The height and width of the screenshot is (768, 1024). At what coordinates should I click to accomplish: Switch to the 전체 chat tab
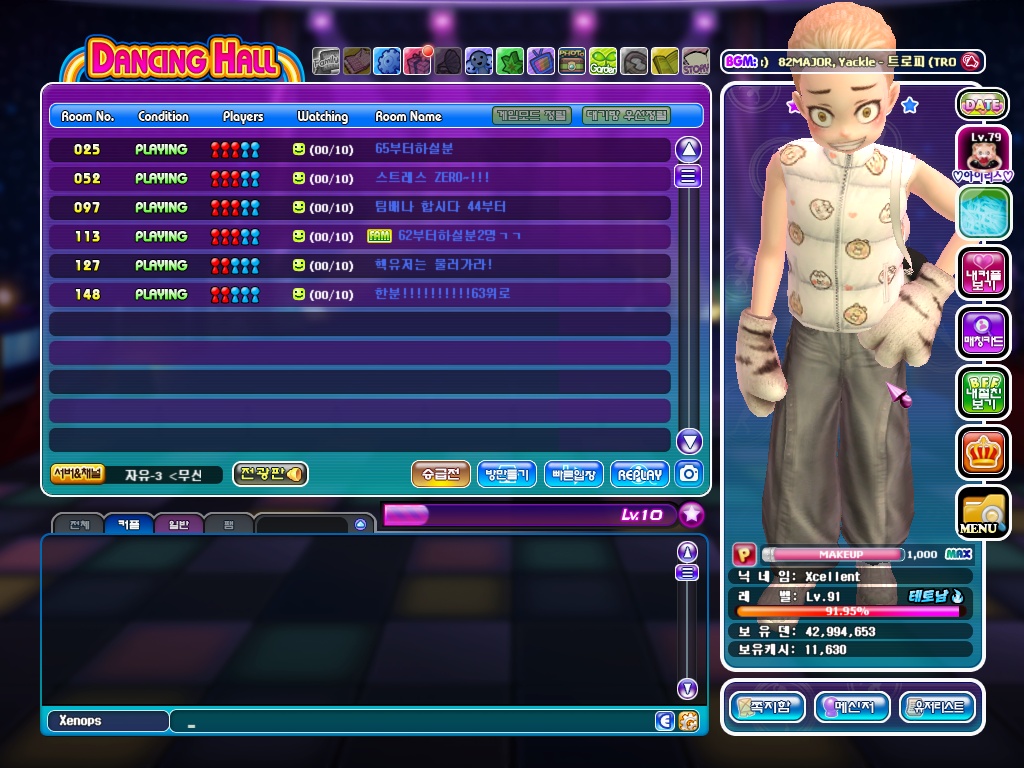point(78,523)
